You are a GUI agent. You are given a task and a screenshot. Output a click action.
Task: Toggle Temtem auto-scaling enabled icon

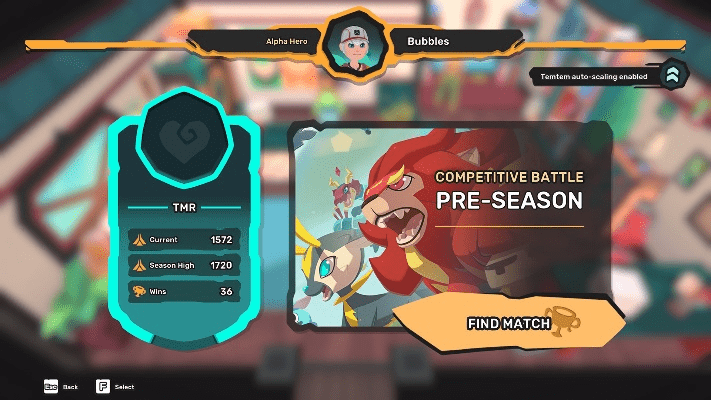(x=673, y=75)
